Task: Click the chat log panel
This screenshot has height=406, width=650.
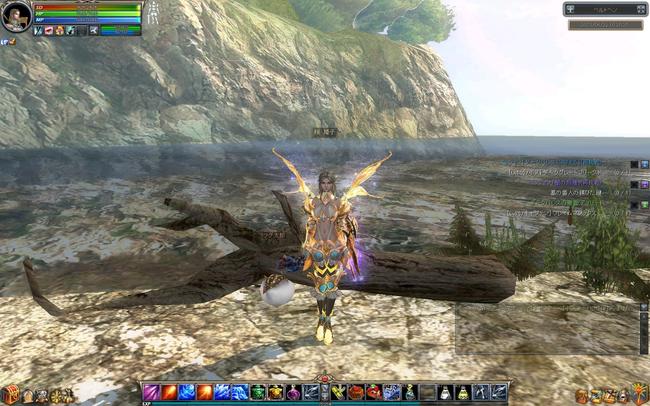Action: [x=547, y=327]
